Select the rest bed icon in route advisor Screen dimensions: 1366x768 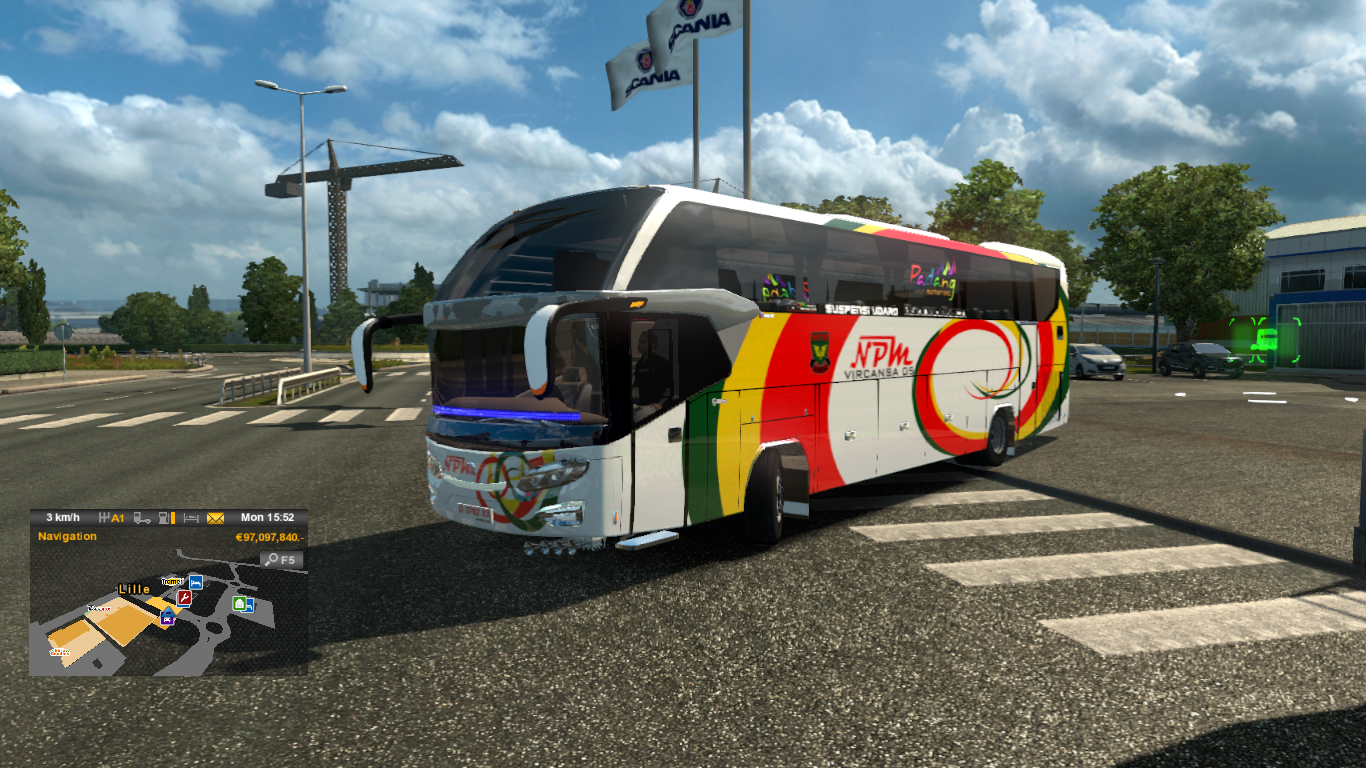pos(191,518)
